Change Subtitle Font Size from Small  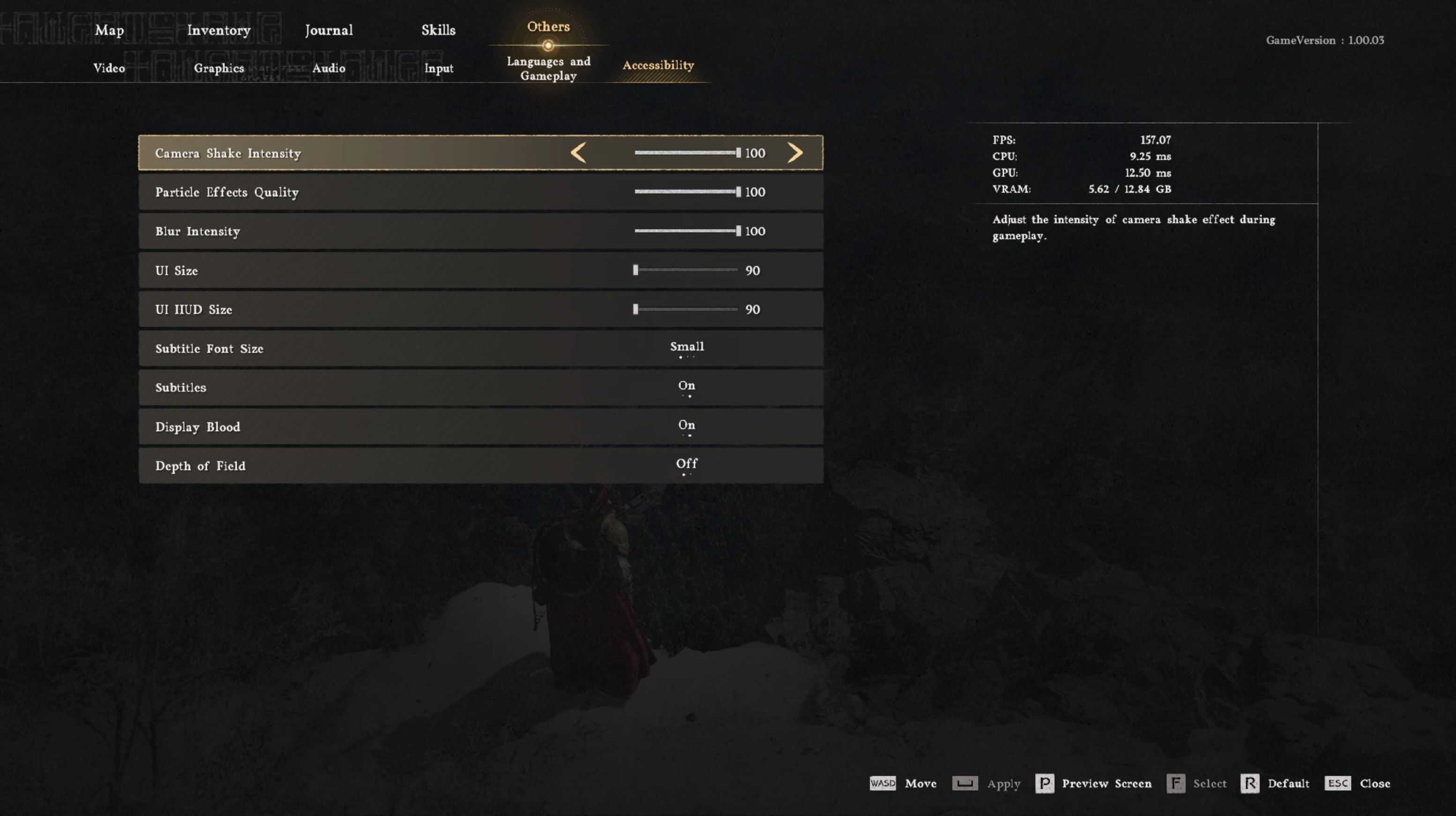(687, 348)
